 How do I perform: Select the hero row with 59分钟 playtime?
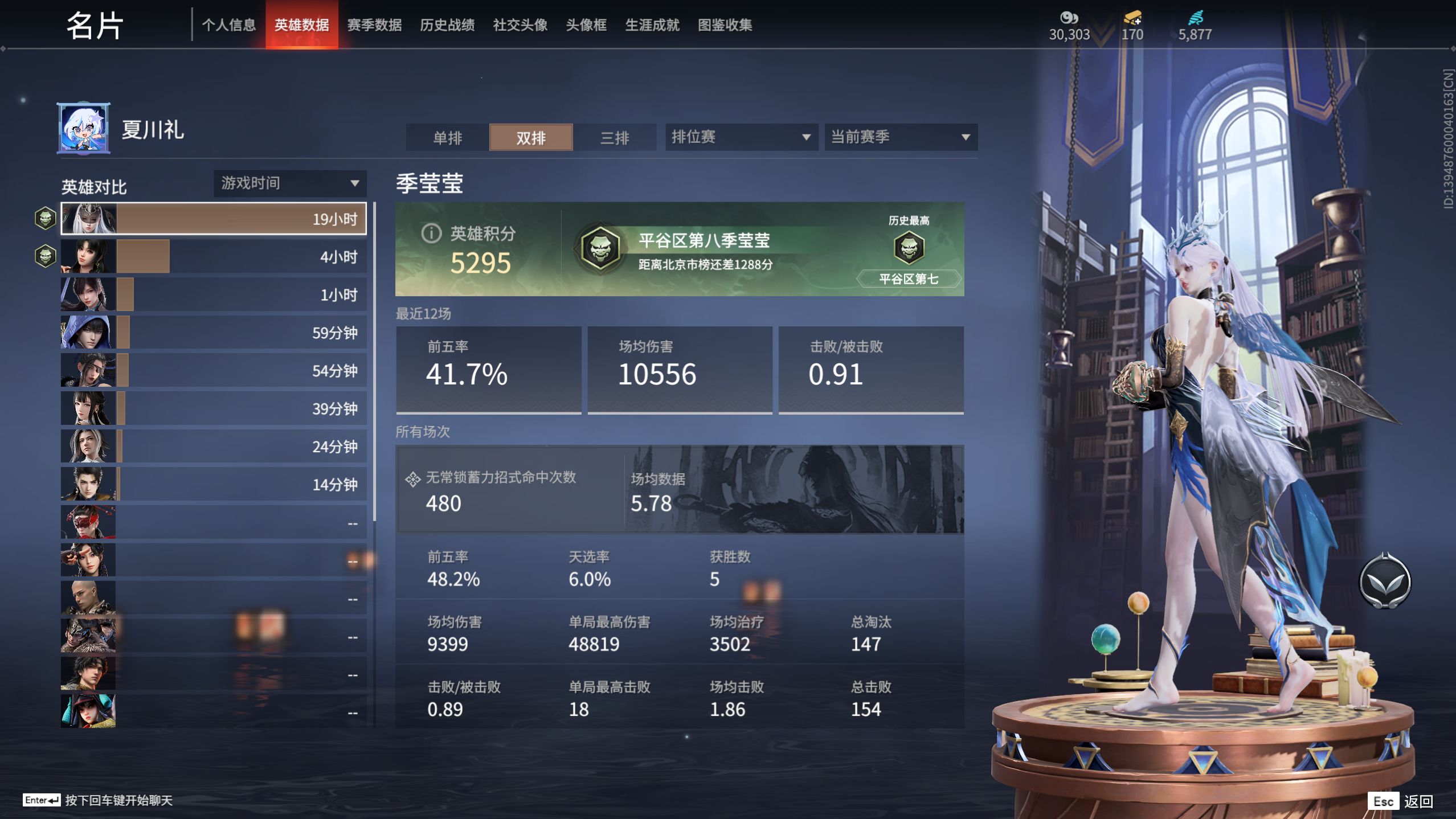click(214, 333)
